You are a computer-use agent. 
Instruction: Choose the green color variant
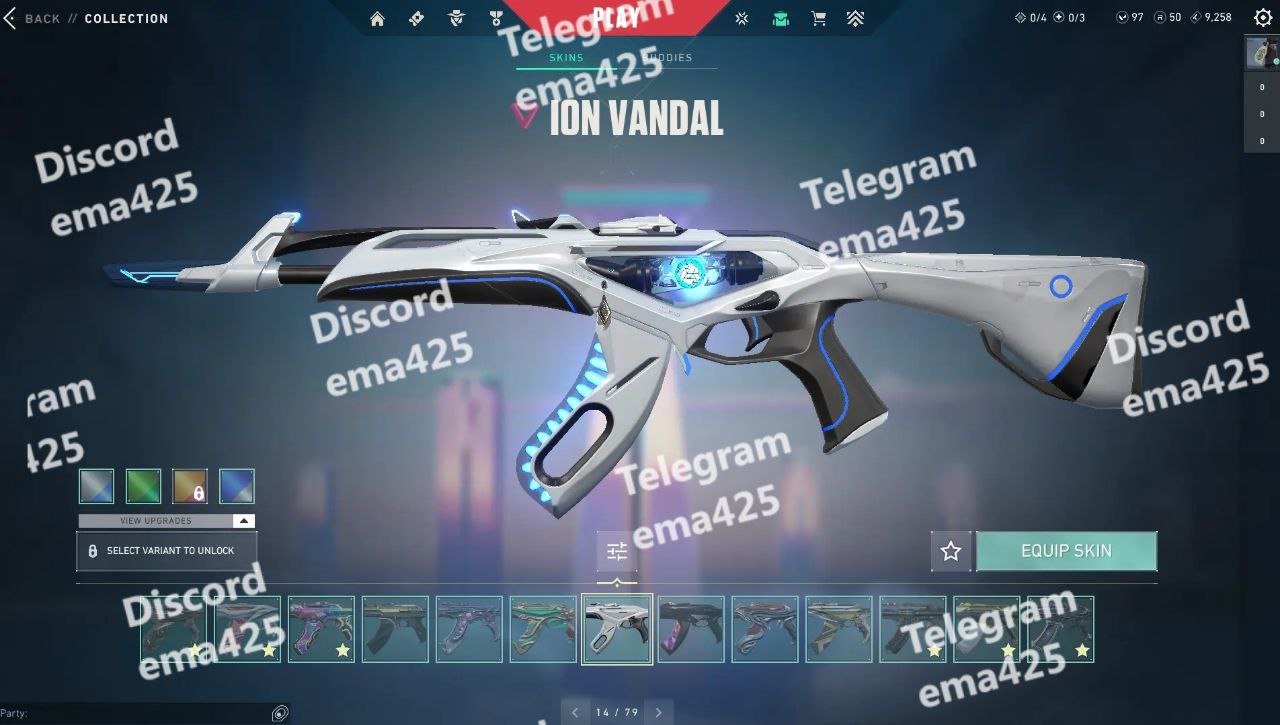144,486
